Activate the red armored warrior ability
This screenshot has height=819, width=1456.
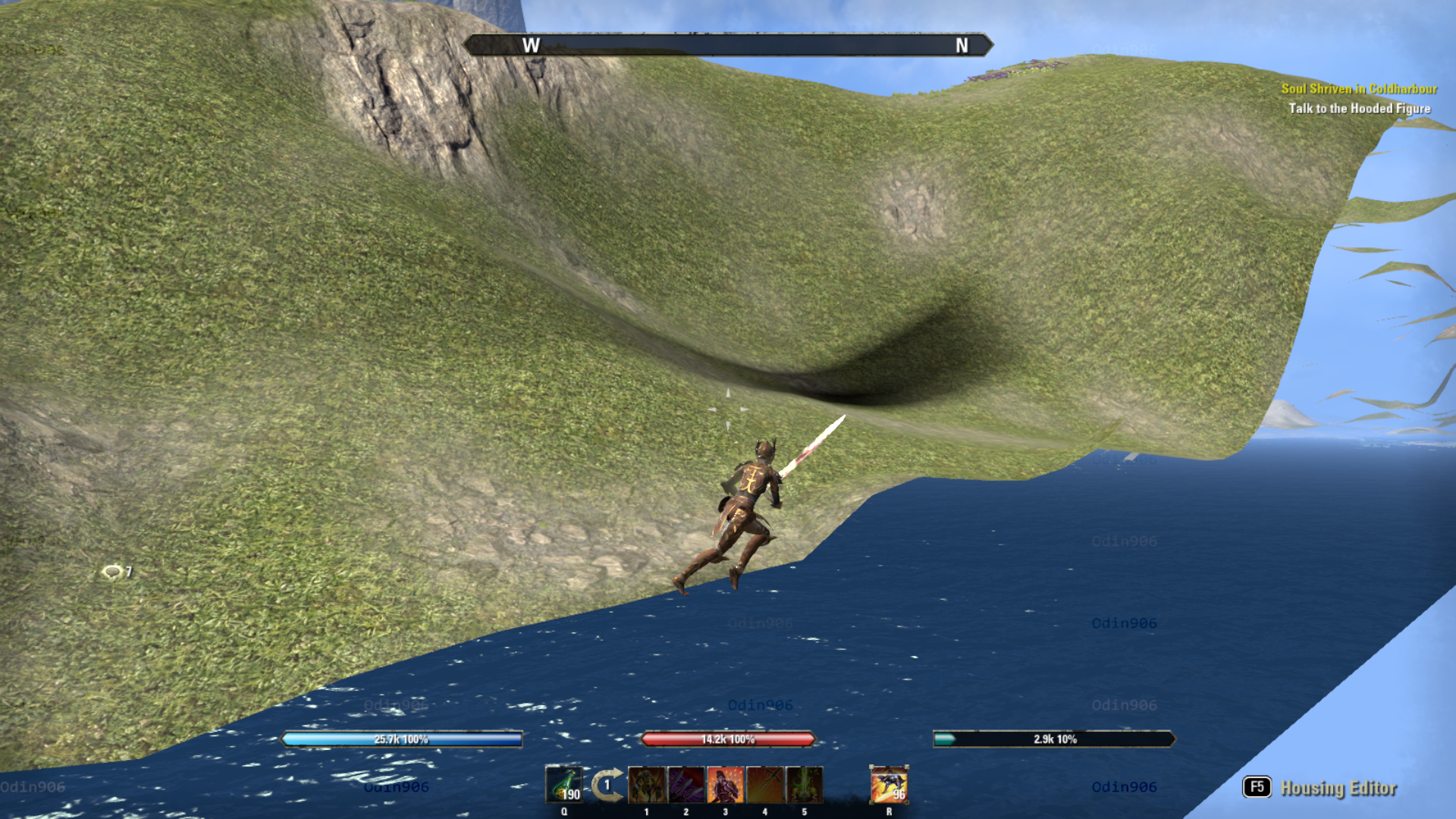pyautogui.click(x=726, y=785)
